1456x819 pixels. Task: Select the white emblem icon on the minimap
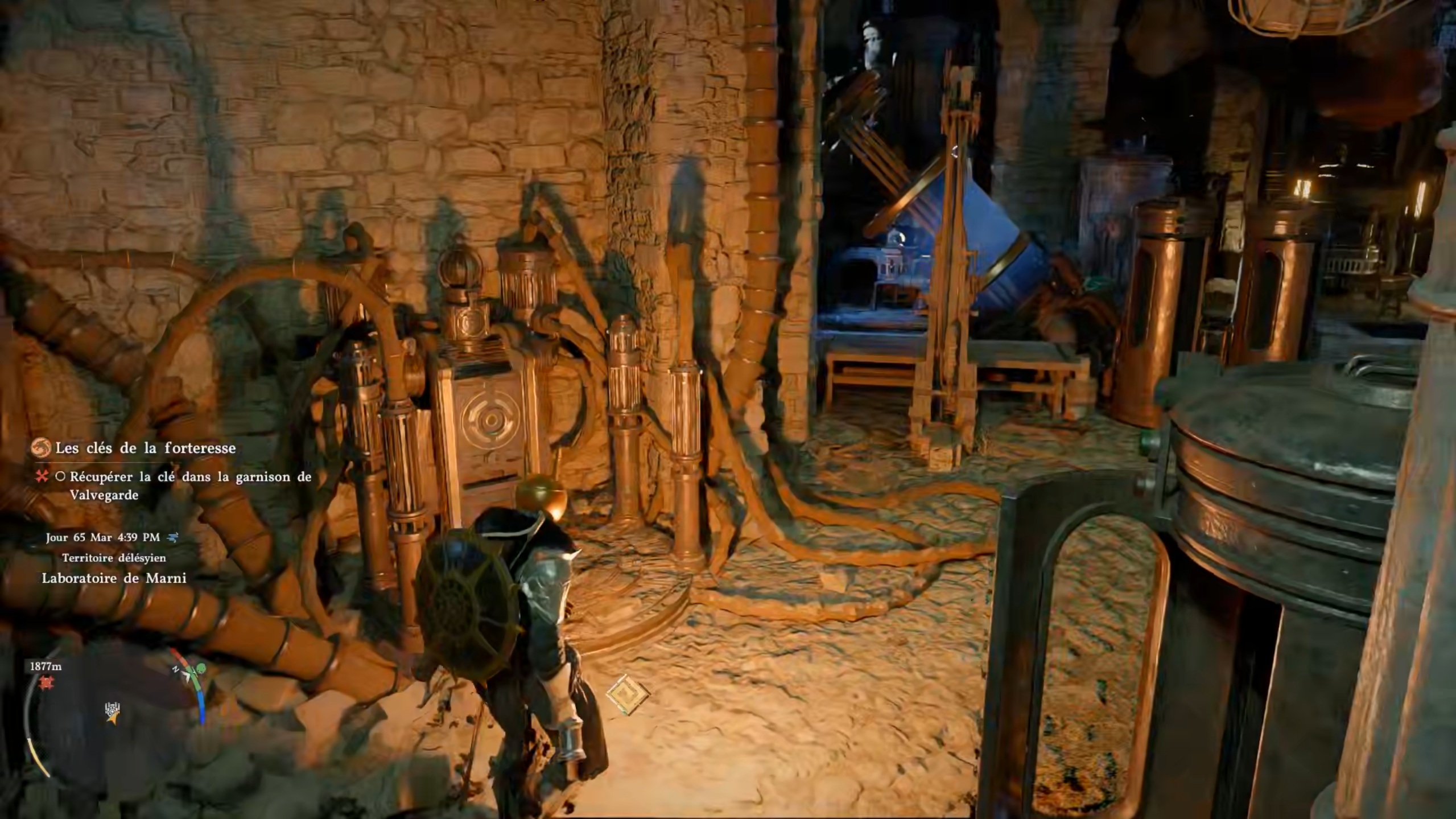[x=113, y=710]
